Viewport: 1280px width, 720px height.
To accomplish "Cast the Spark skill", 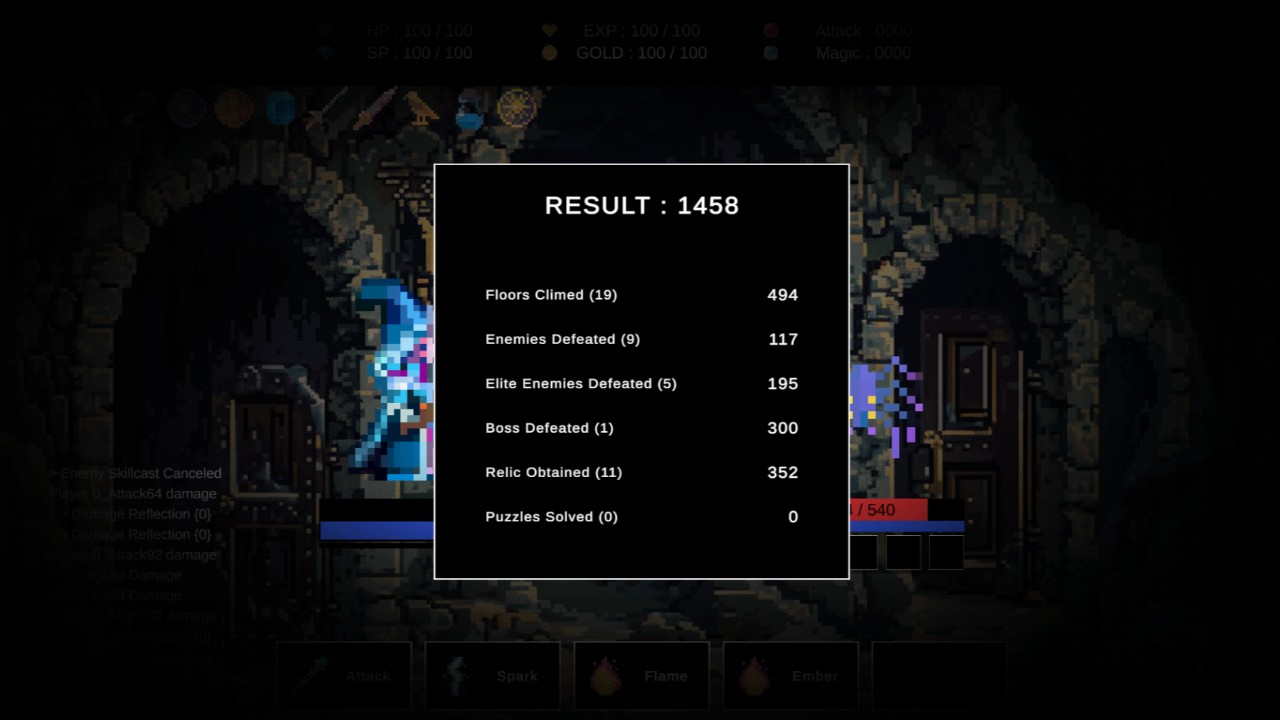I will pos(492,676).
